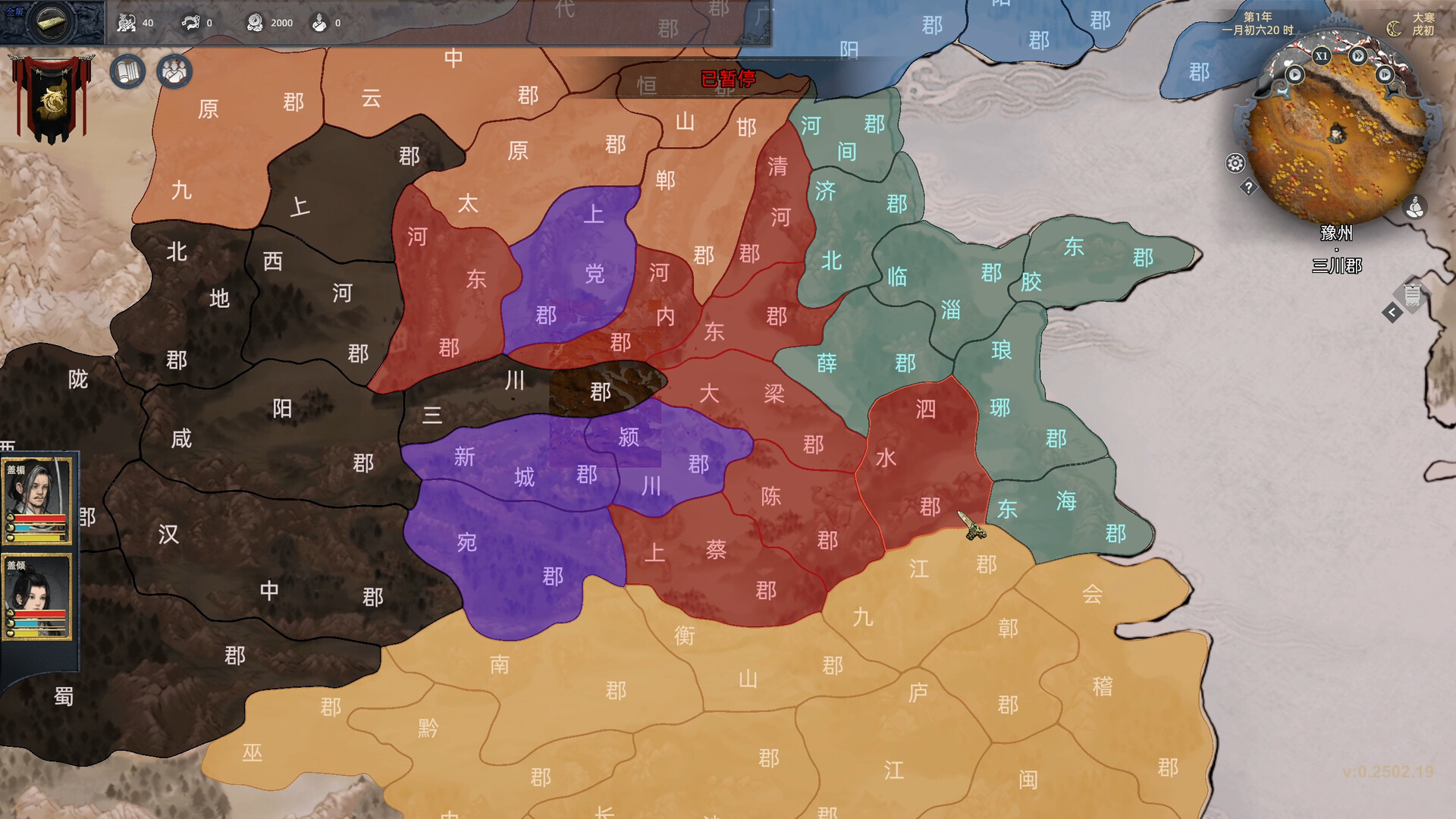Open the settings gear beside the minimap
Viewport: 1456px width, 819px height.
coord(1235,162)
